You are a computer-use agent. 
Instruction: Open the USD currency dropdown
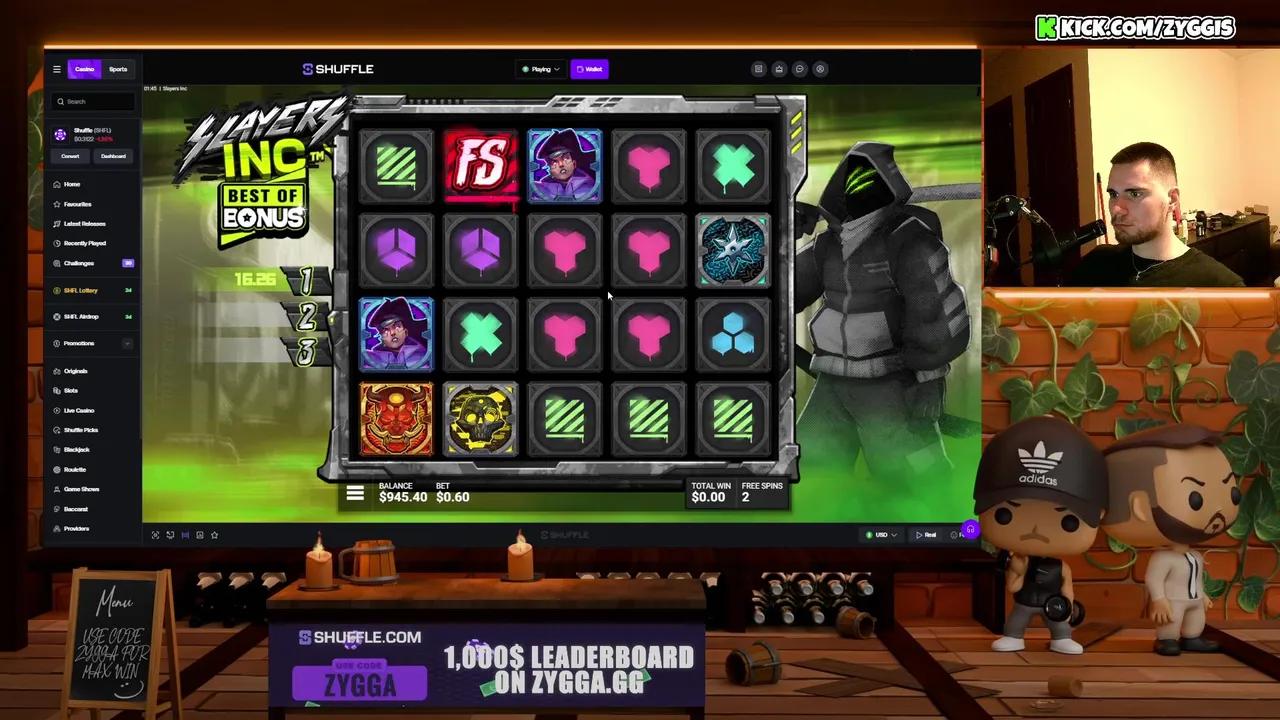pos(880,534)
